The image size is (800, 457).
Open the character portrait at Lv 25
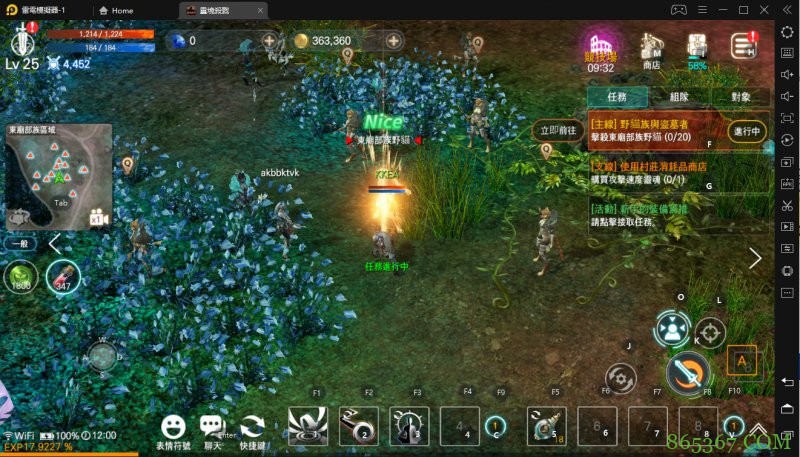(23, 40)
